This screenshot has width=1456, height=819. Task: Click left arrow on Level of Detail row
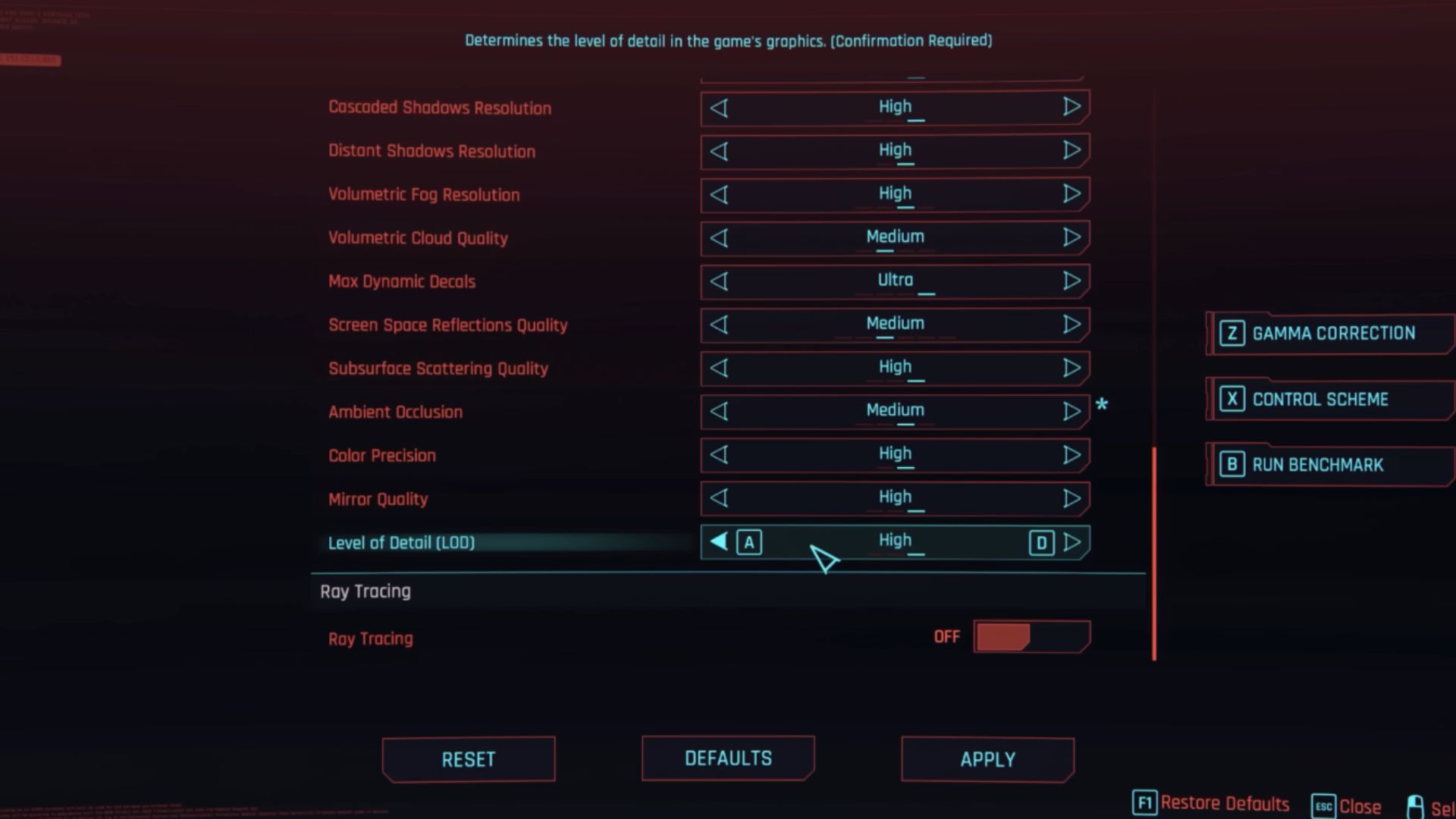[717, 541]
